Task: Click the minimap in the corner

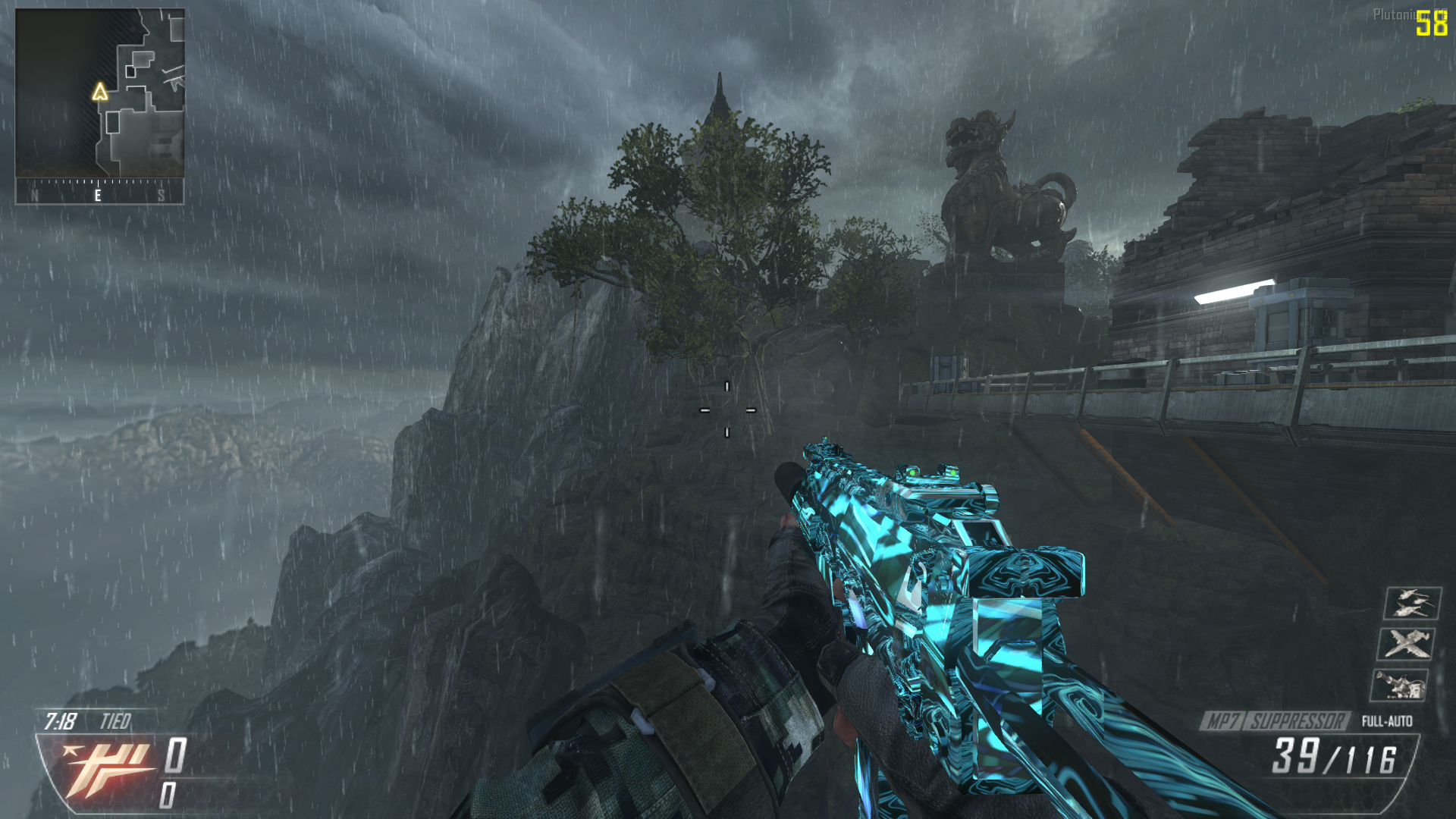Action: [100, 93]
